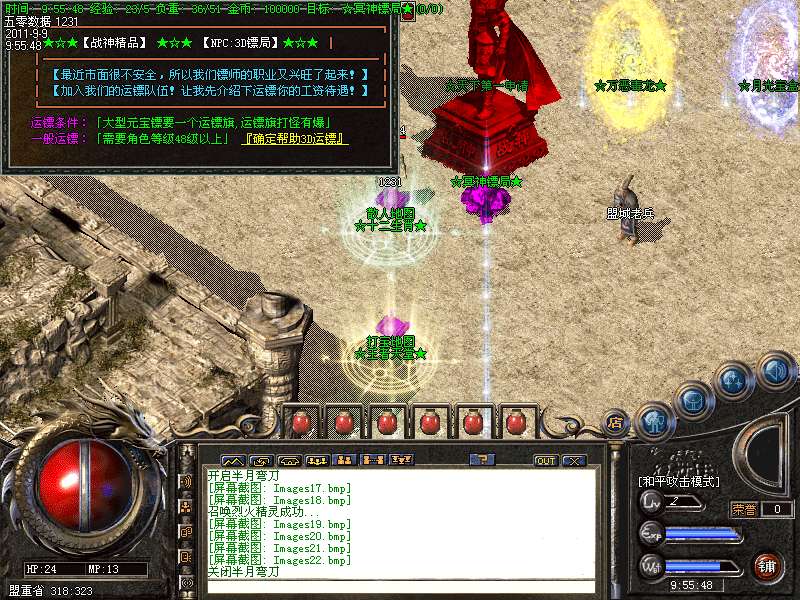
Task: Select the sound-wave chat channel icon
Action: pos(186,481)
